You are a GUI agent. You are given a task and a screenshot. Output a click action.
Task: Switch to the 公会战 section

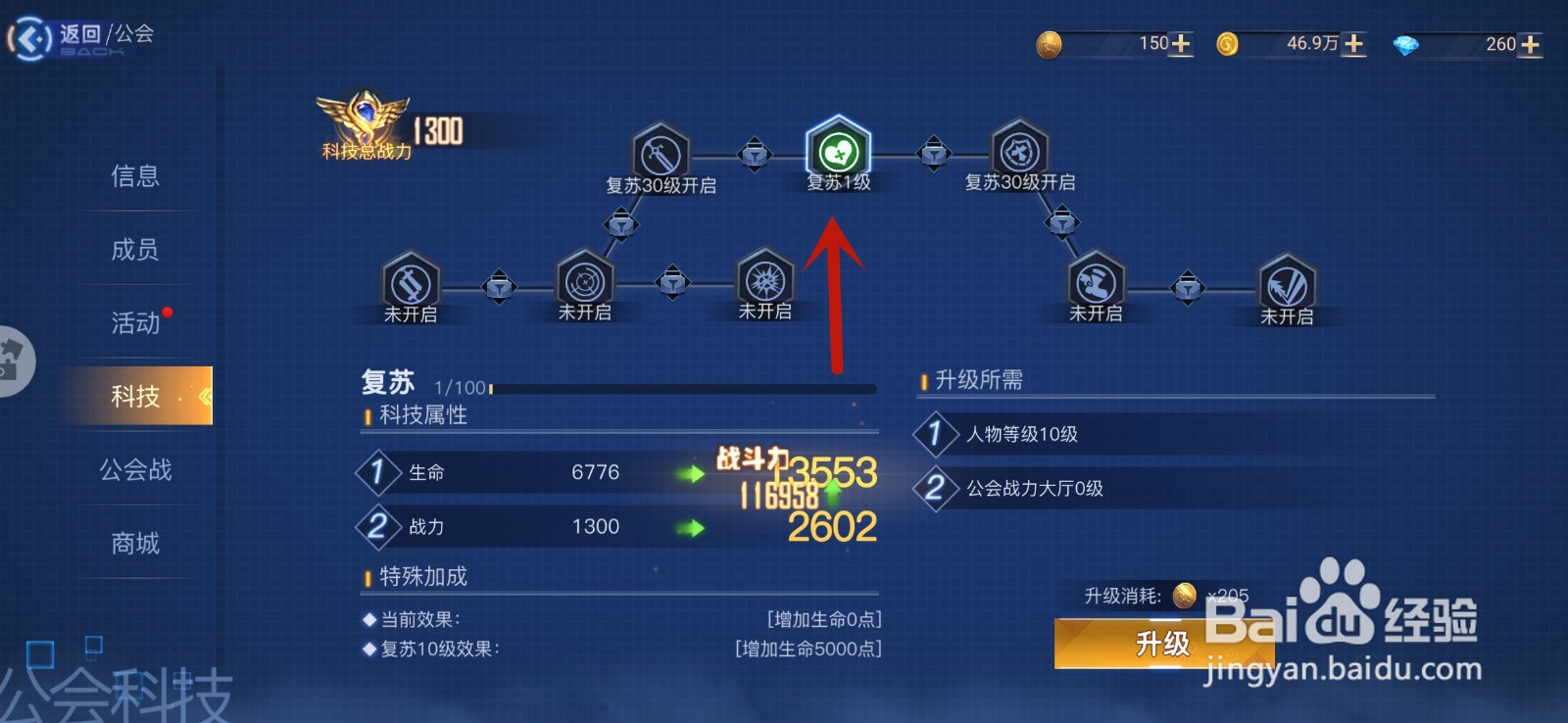coord(135,470)
